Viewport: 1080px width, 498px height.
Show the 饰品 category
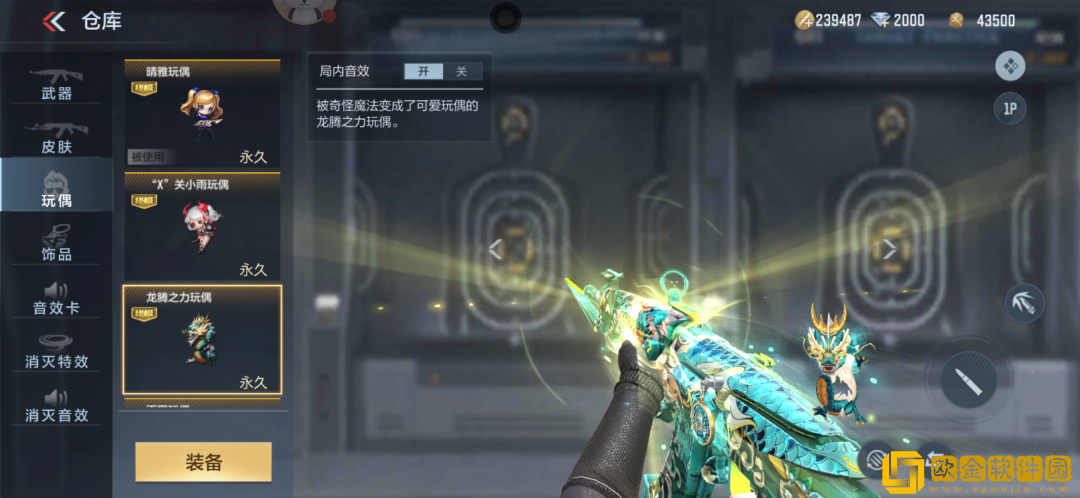(56, 243)
